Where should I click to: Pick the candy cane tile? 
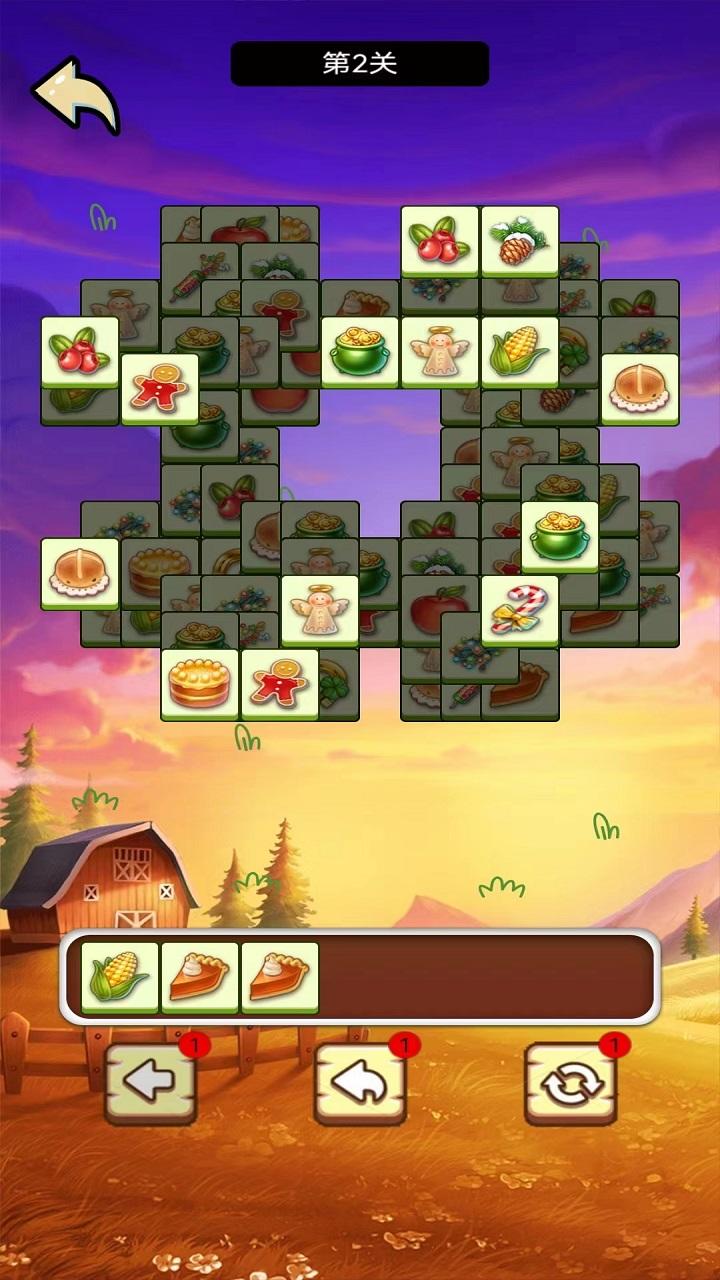coord(519,610)
